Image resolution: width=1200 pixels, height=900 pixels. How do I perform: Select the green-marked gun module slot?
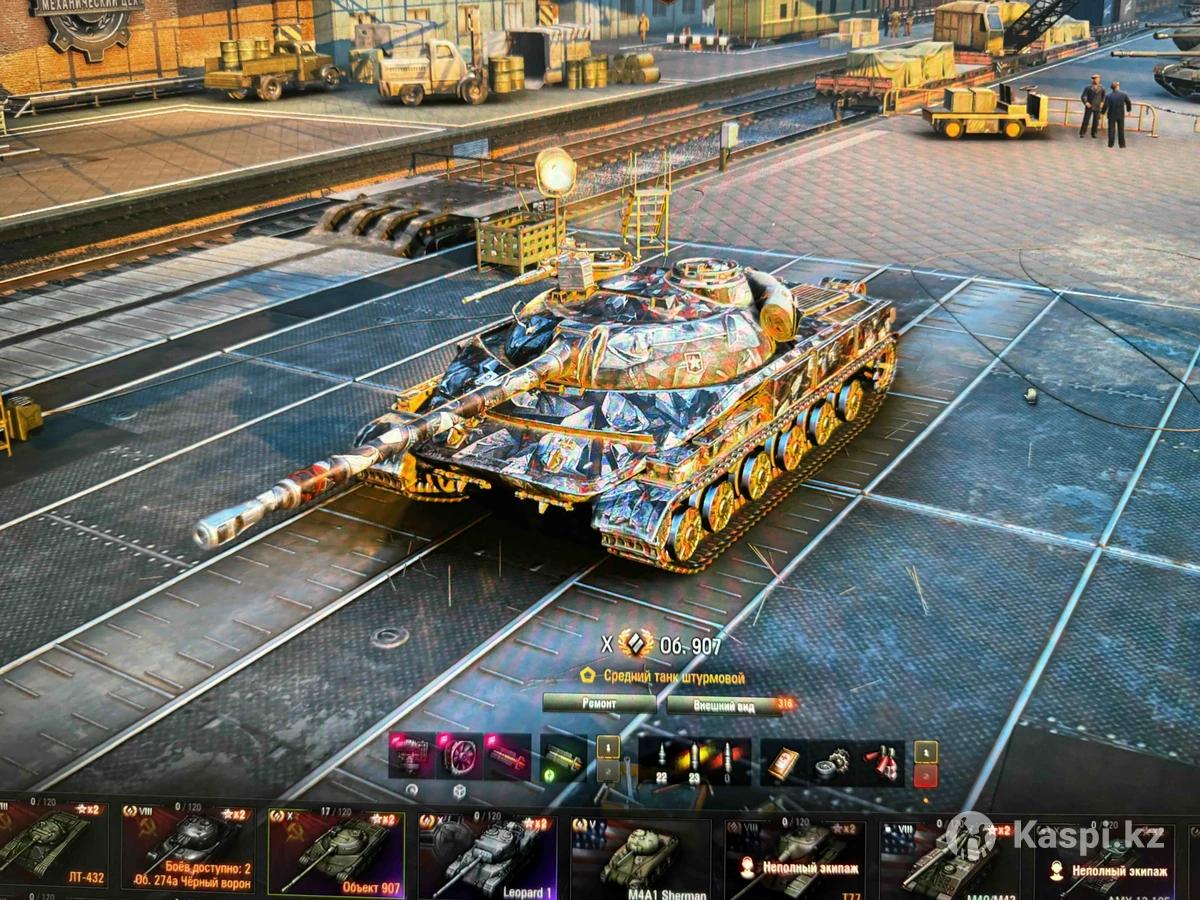click(564, 758)
